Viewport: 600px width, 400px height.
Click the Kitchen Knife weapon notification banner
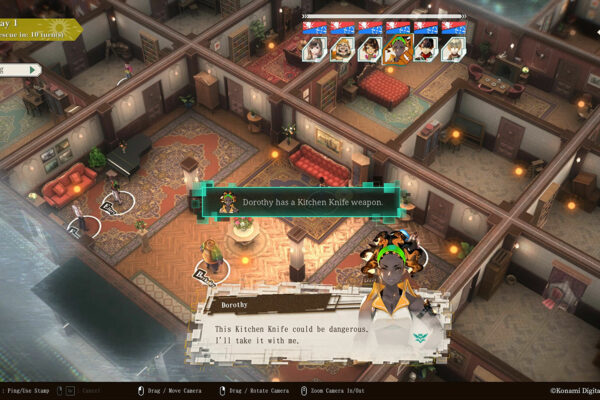coord(302,203)
